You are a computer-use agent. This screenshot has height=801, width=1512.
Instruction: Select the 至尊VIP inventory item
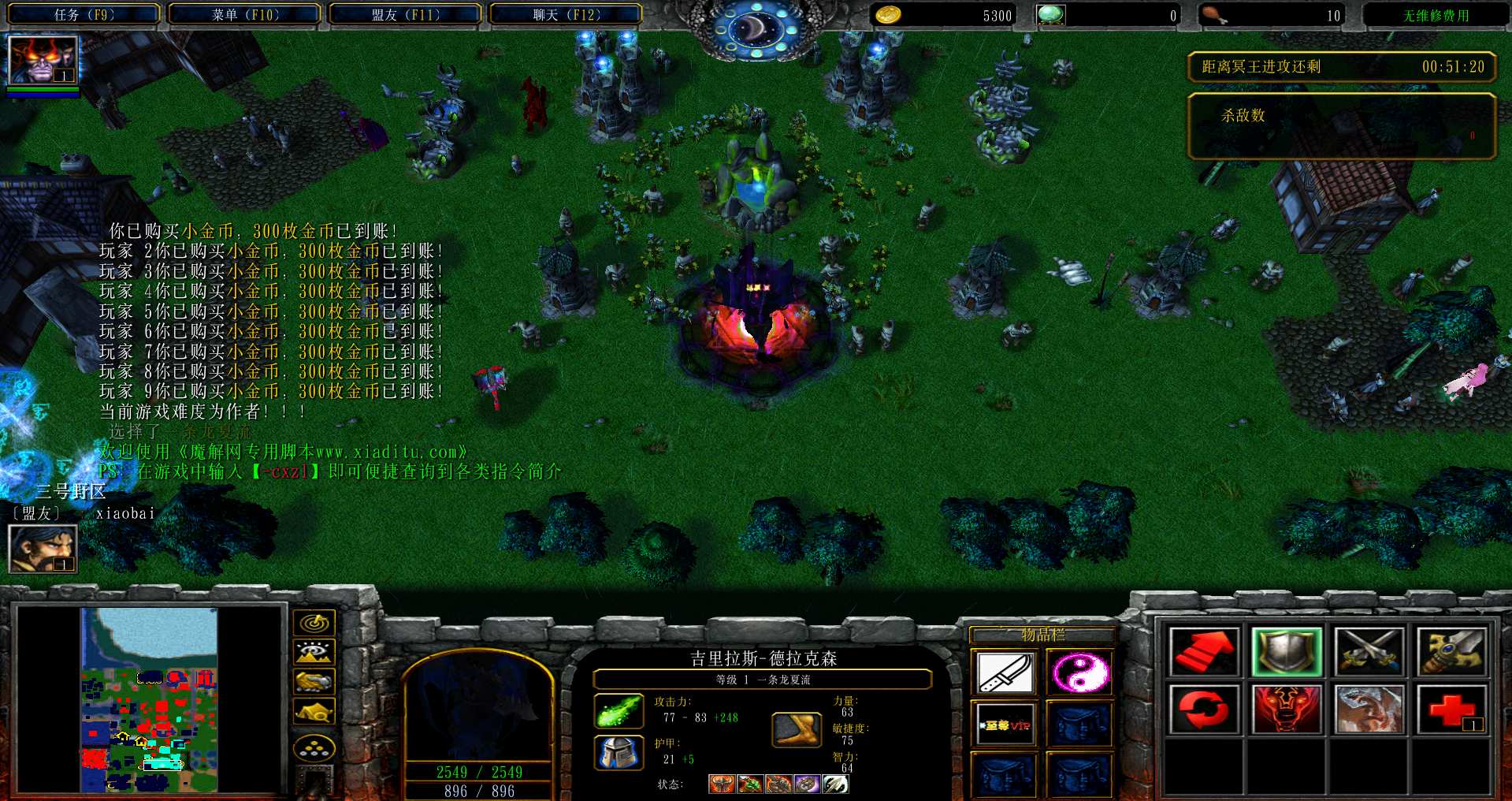coord(1005,724)
